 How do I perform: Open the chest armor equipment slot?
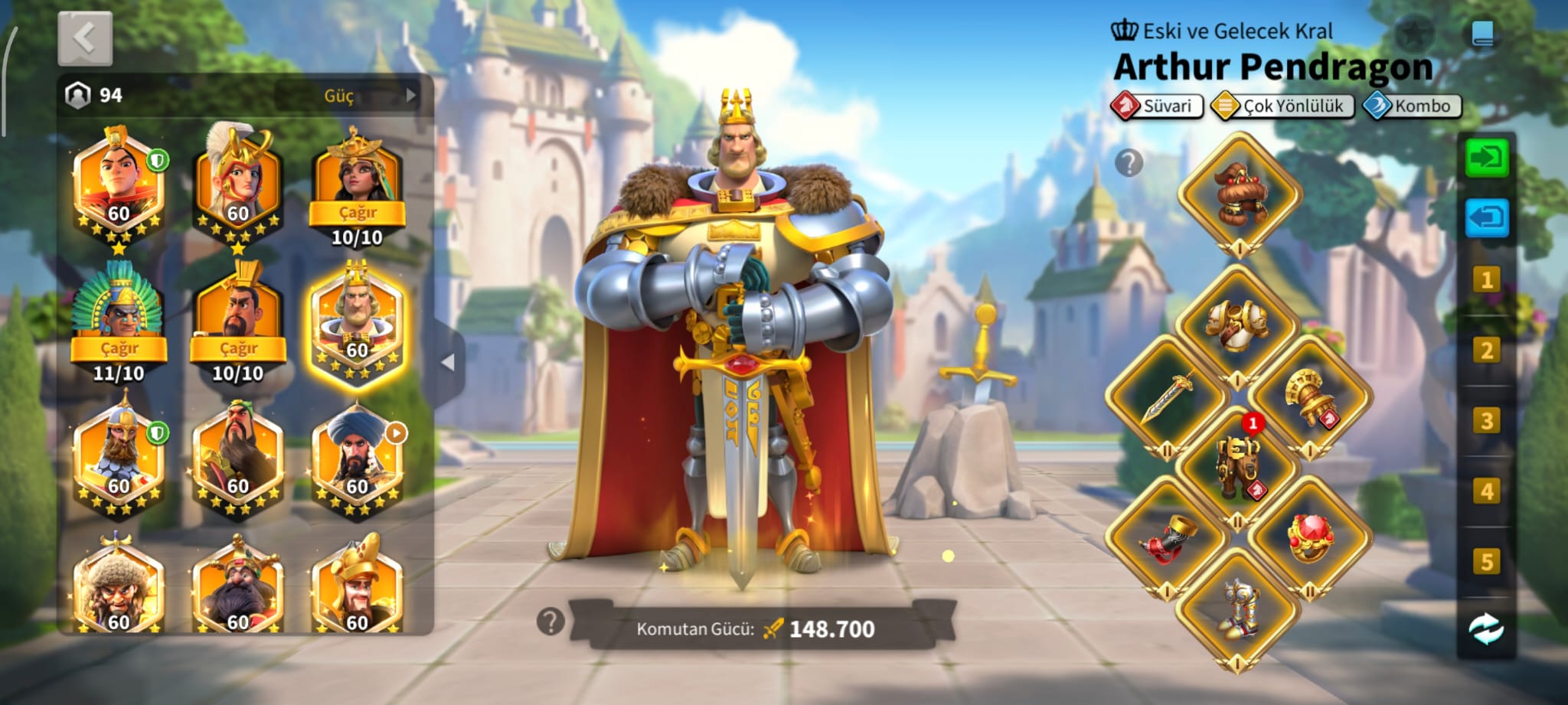(1237, 324)
